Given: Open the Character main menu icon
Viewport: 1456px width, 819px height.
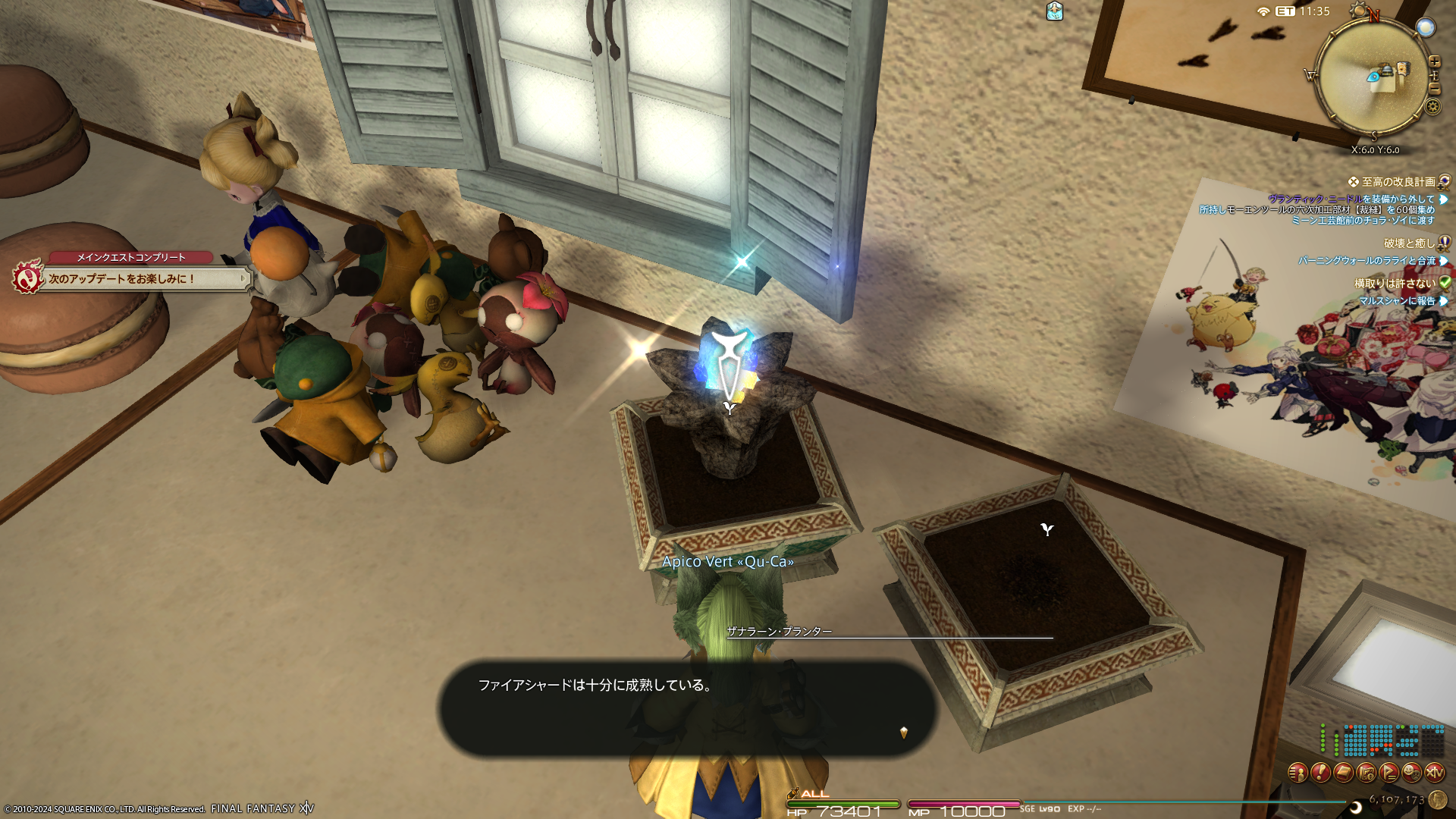Looking at the screenshot, I should (1298, 772).
